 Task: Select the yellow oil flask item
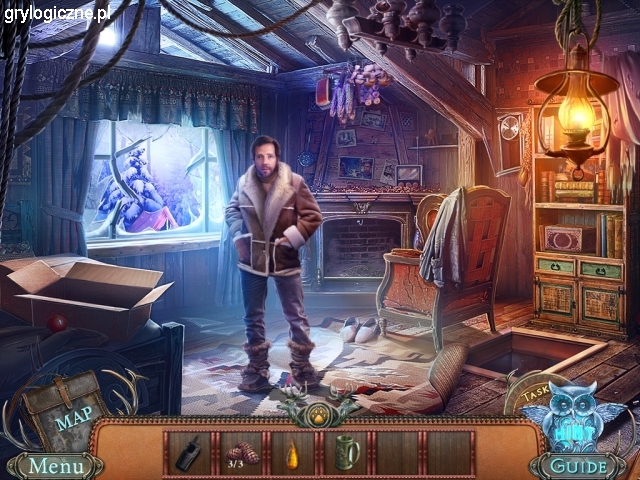(293, 453)
